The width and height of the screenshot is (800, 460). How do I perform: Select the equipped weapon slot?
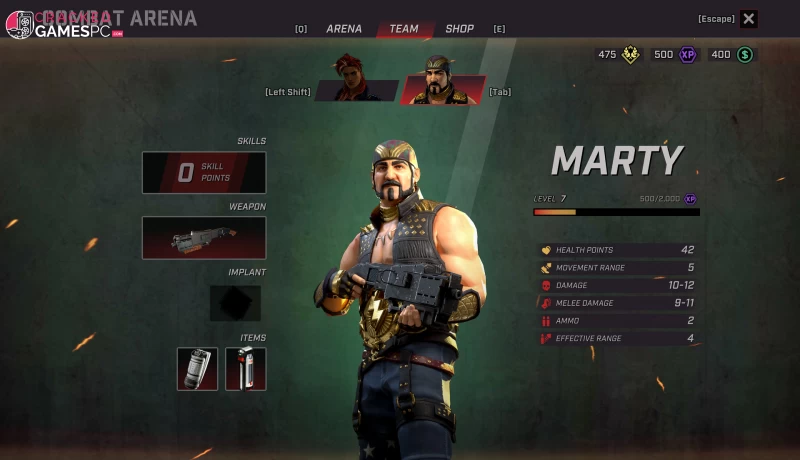[x=204, y=238]
